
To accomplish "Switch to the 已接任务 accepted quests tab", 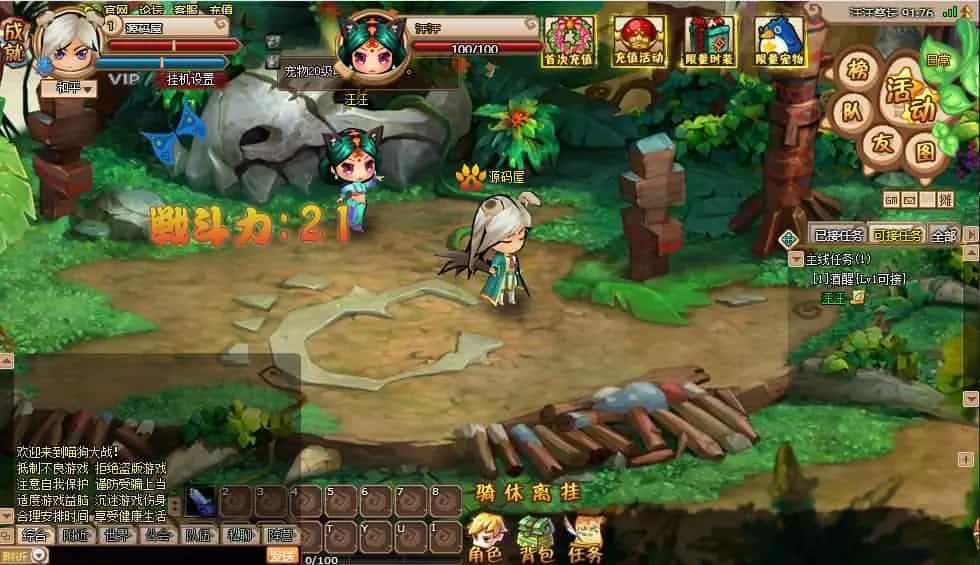I will [x=838, y=235].
